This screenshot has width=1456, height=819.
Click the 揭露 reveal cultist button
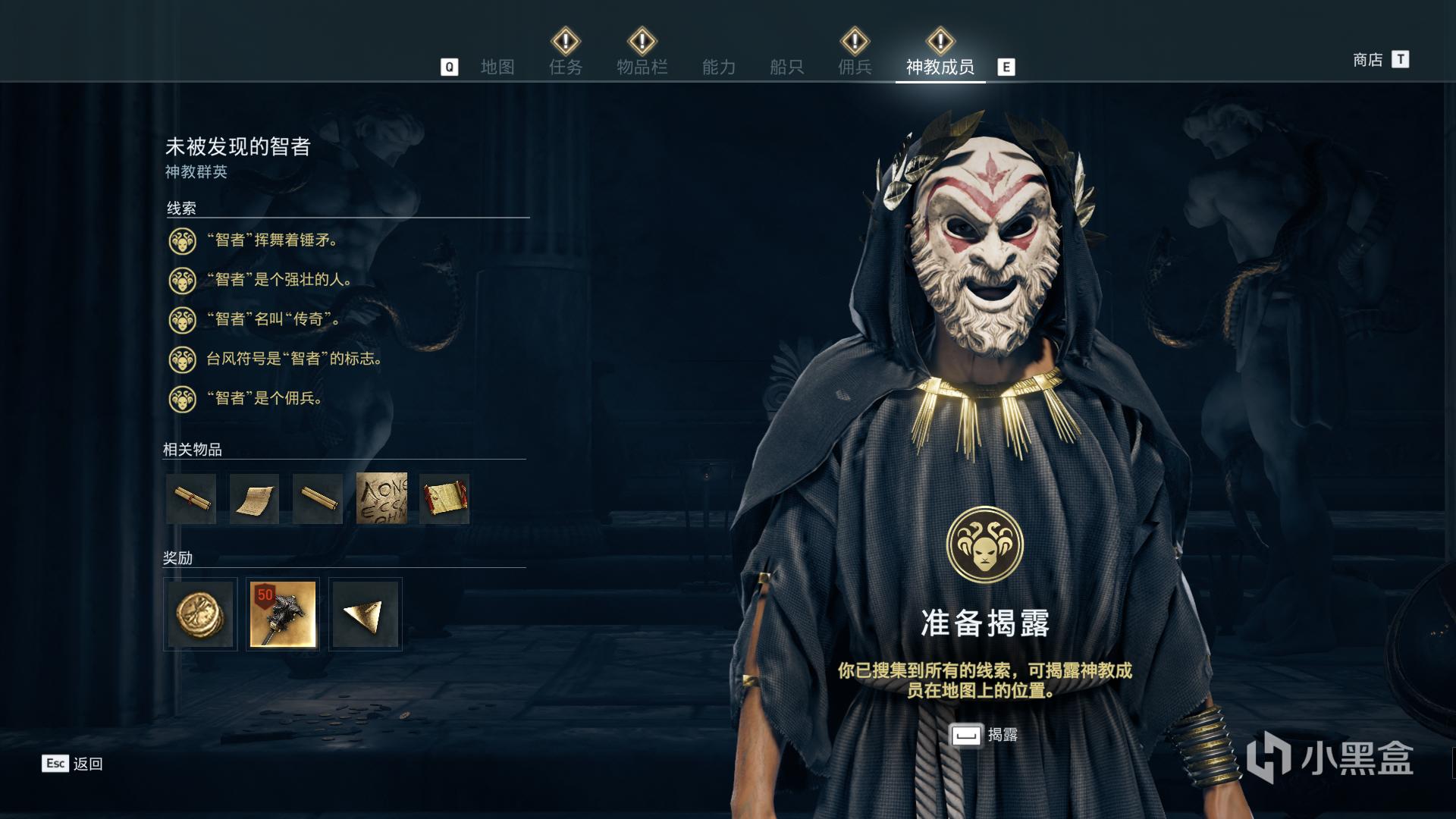[x=984, y=735]
